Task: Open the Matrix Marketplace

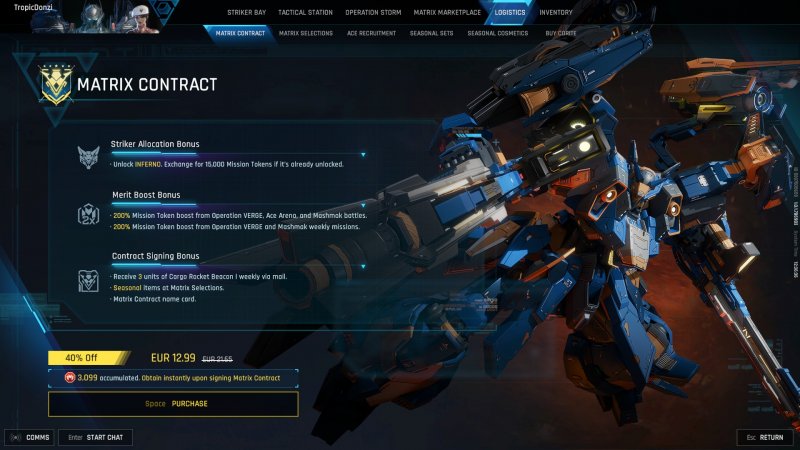Action: (447, 13)
